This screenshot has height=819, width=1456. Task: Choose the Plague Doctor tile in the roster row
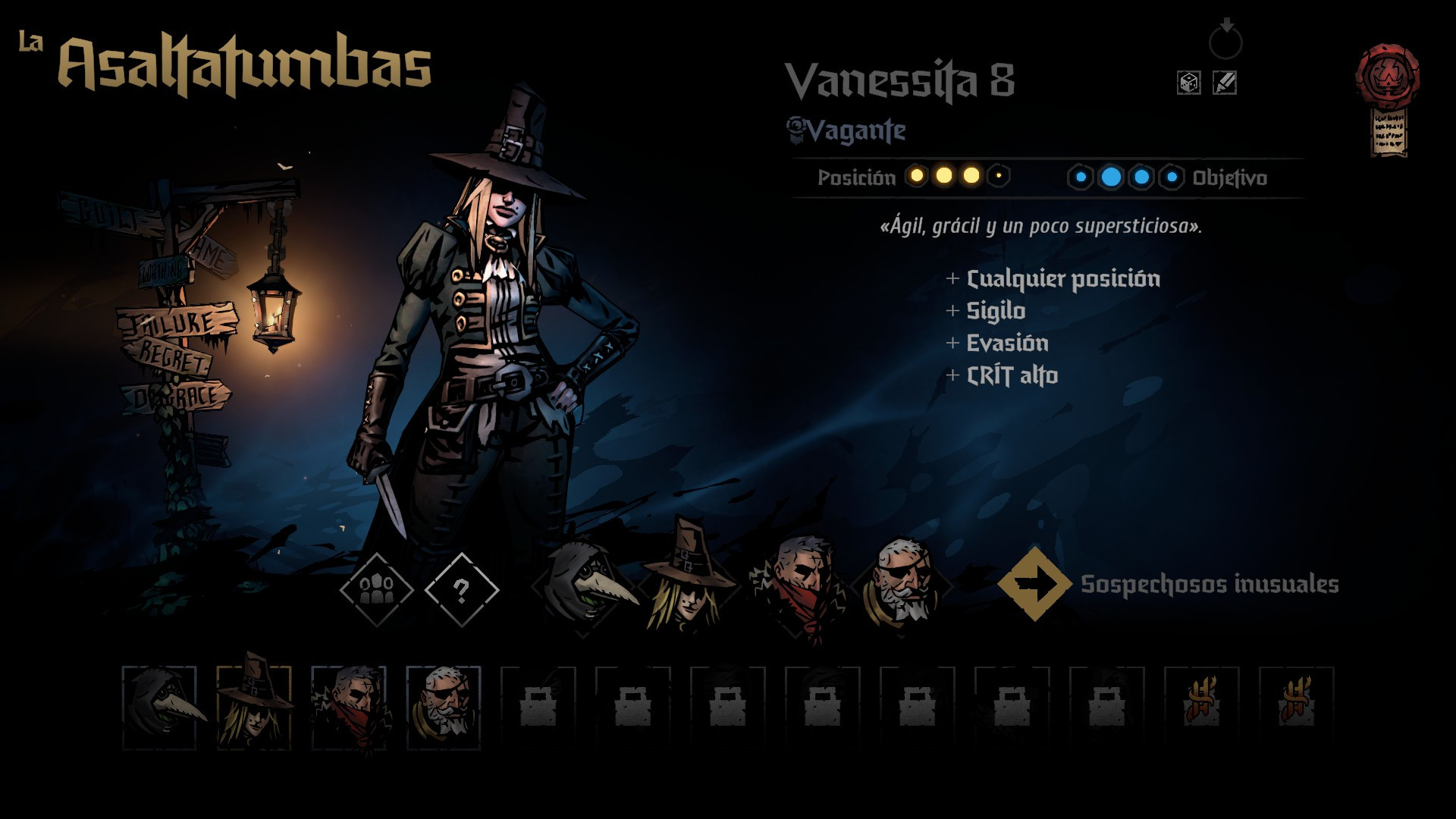click(x=159, y=708)
